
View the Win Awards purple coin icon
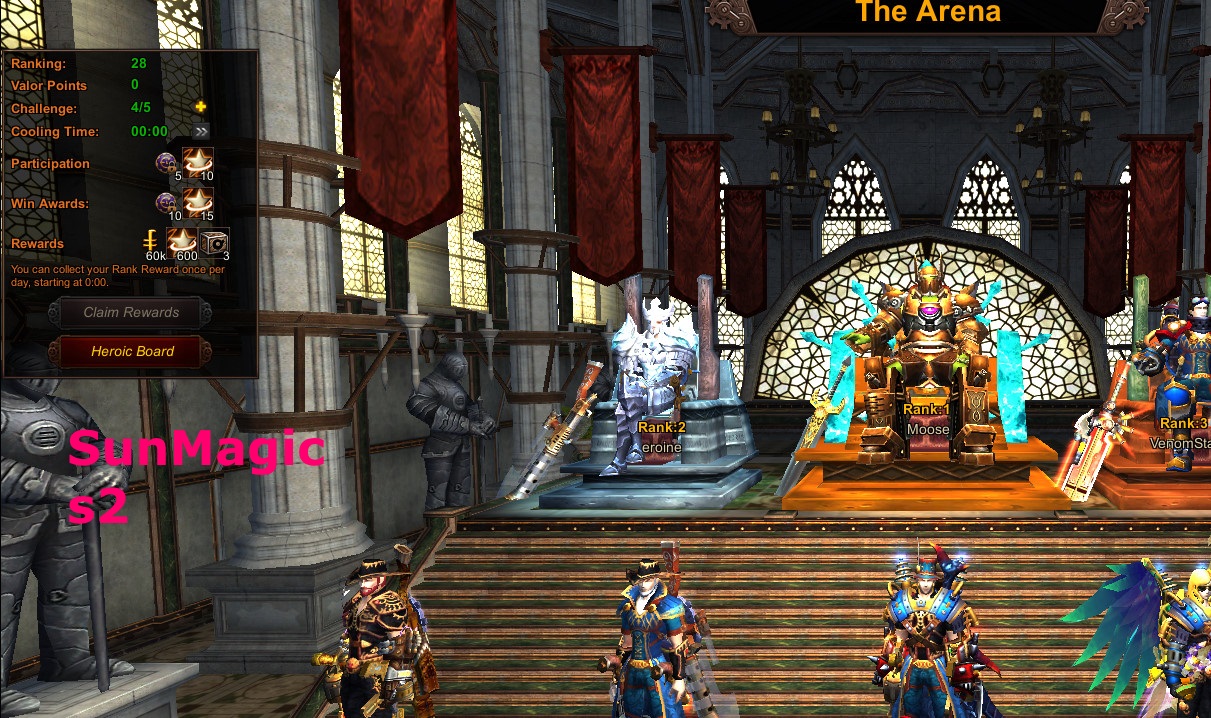tap(167, 203)
